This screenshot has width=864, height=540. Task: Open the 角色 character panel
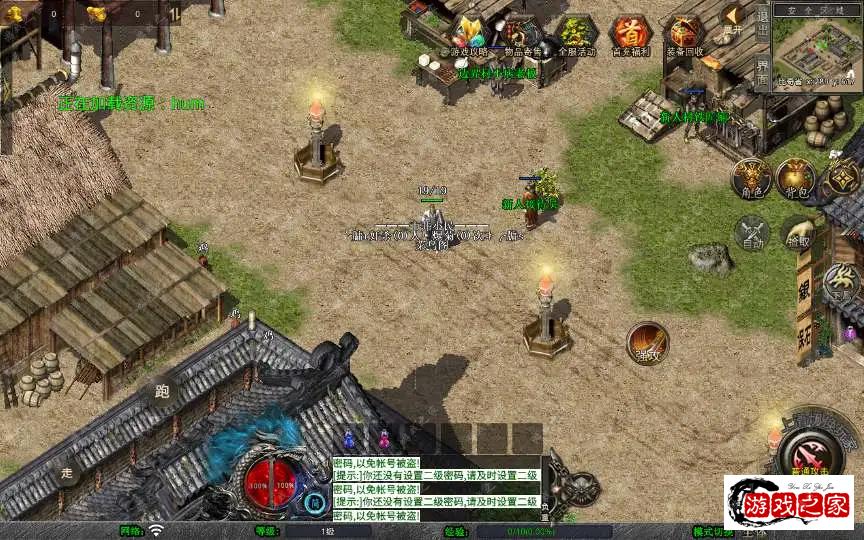(750, 177)
